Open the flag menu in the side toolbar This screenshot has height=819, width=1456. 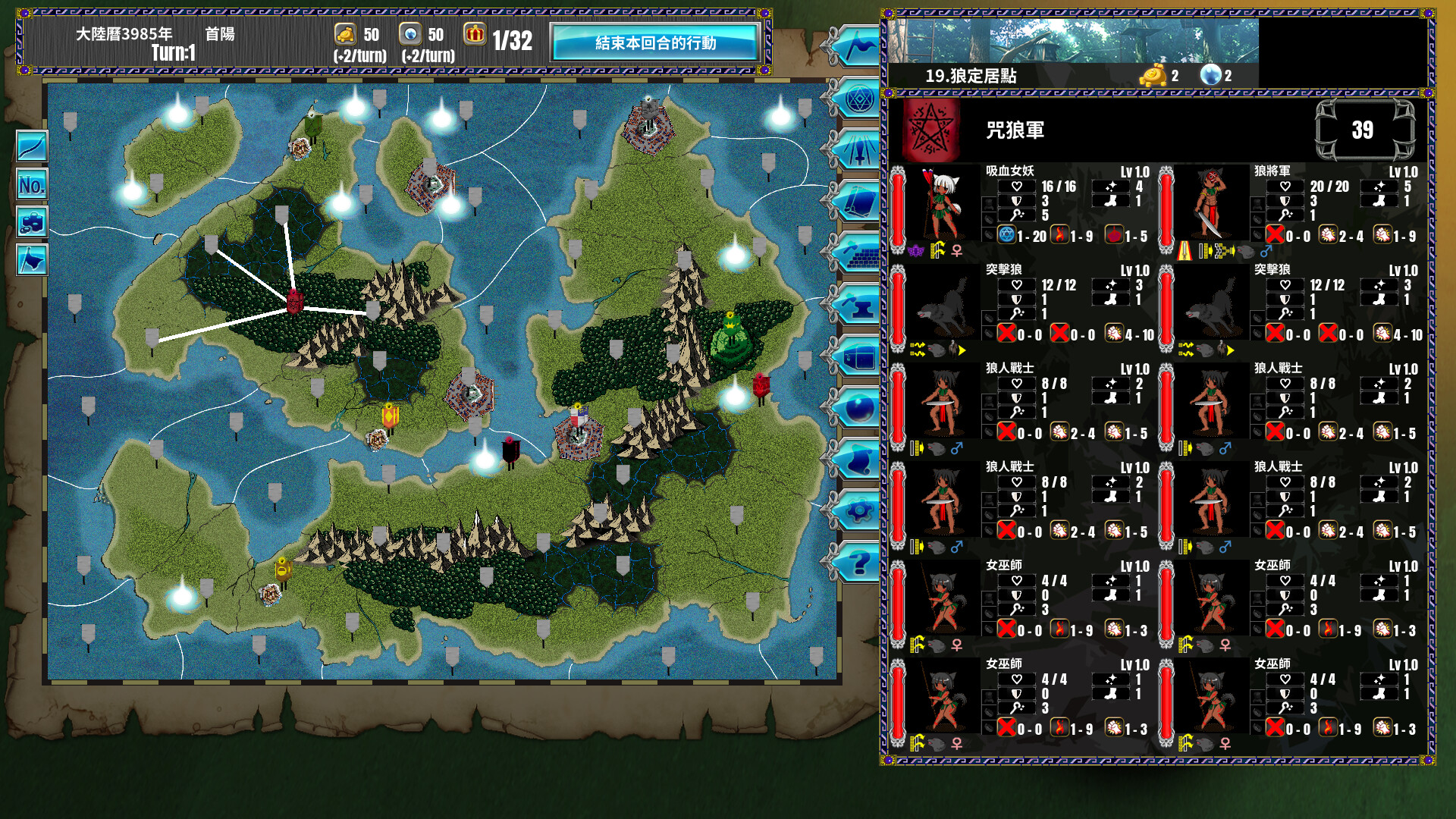coord(858,47)
